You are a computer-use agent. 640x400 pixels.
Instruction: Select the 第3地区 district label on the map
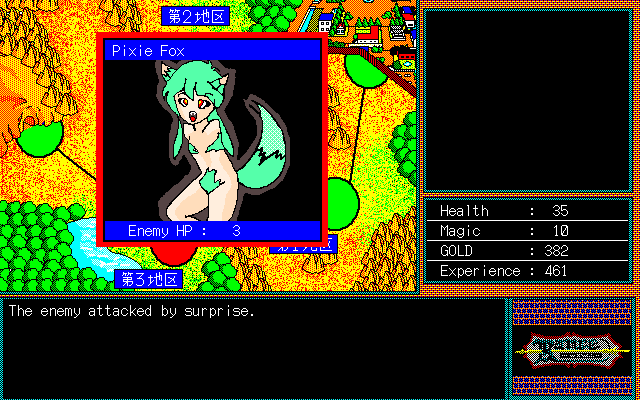coord(150,278)
